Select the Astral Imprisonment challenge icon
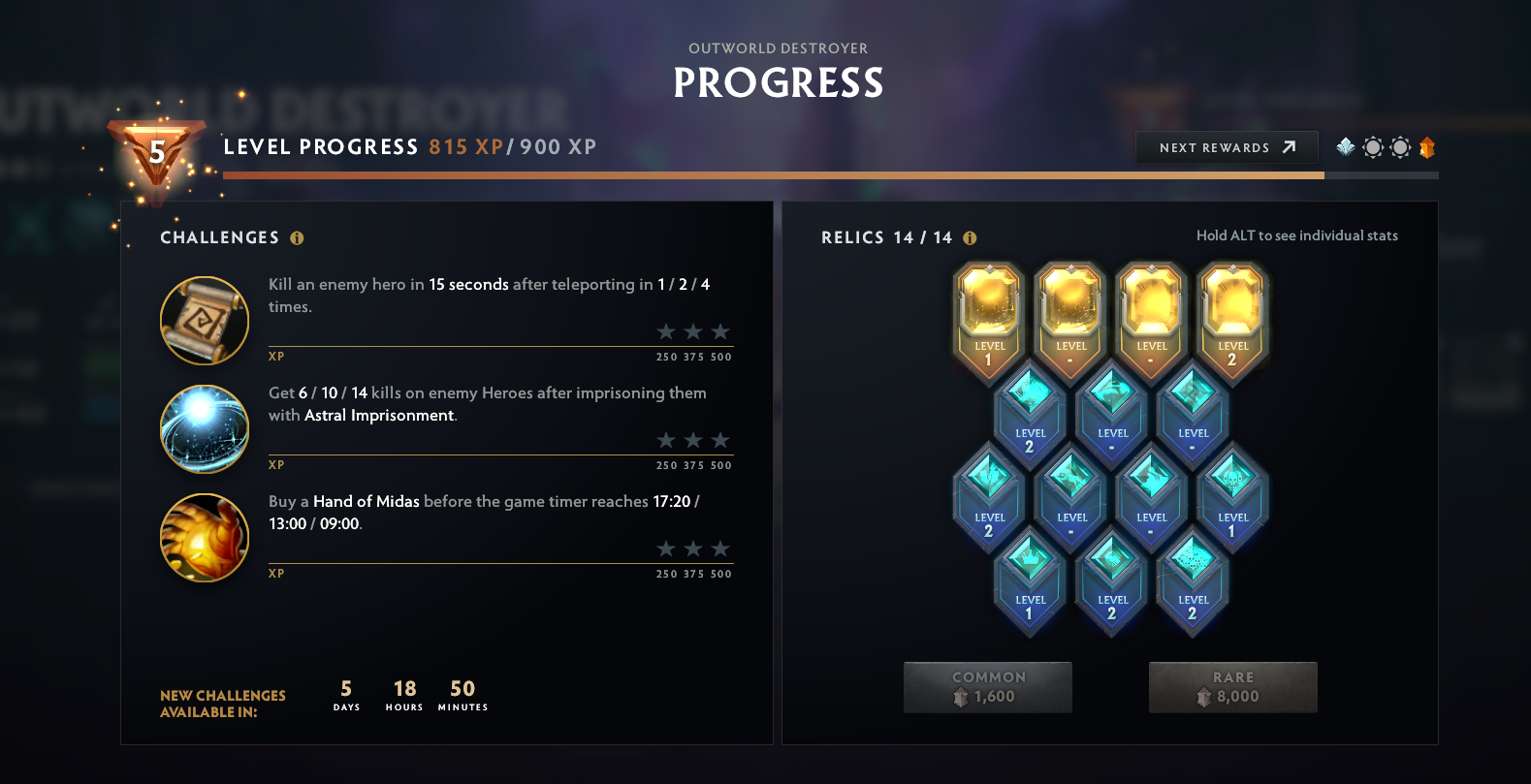This screenshot has height=784, width=1531. (x=205, y=429)
